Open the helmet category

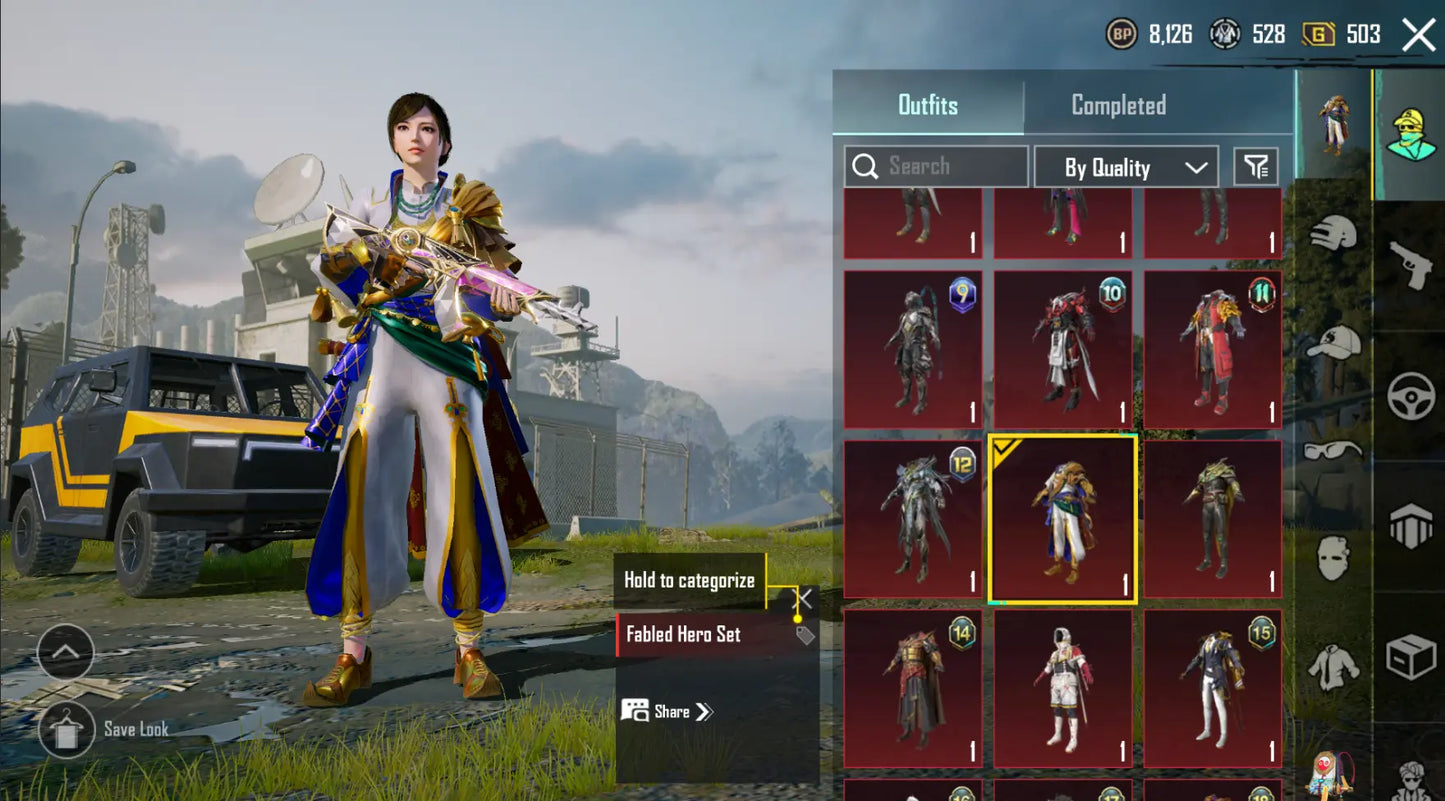(1333, 234)
